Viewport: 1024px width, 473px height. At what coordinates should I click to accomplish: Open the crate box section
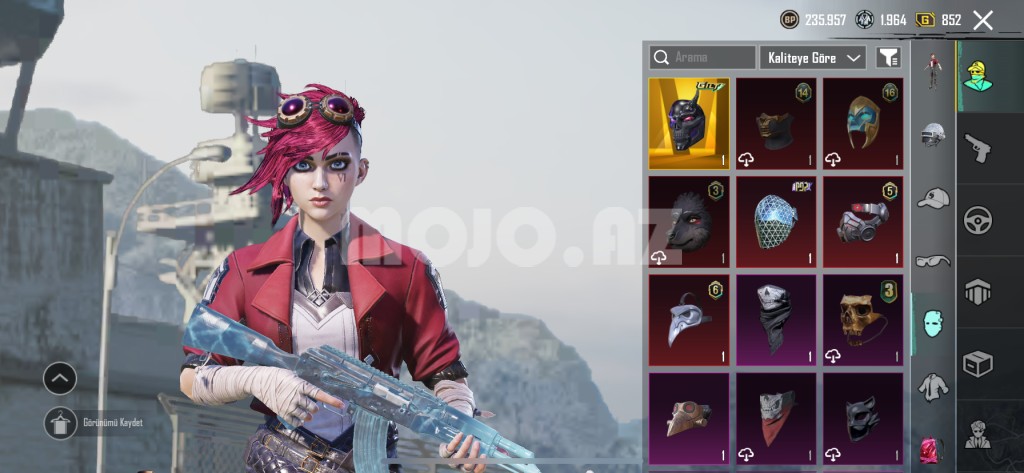[977, 364]
